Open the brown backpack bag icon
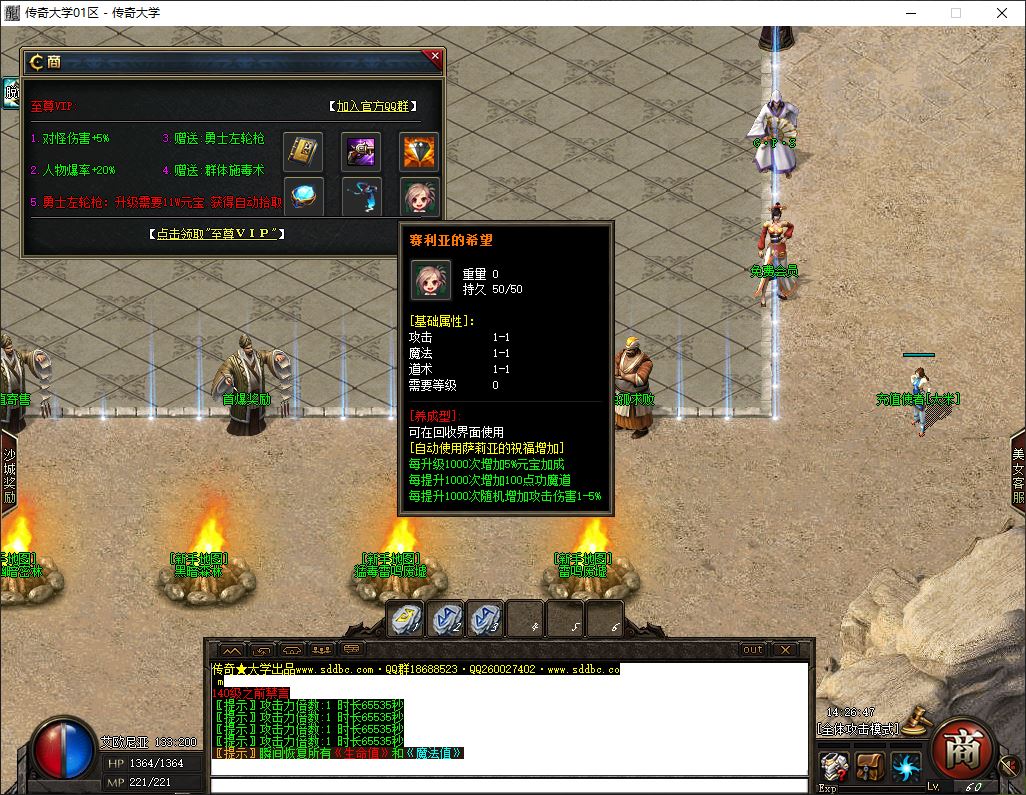This screenshot has height=795, width=1026. (x=870, y=767)
